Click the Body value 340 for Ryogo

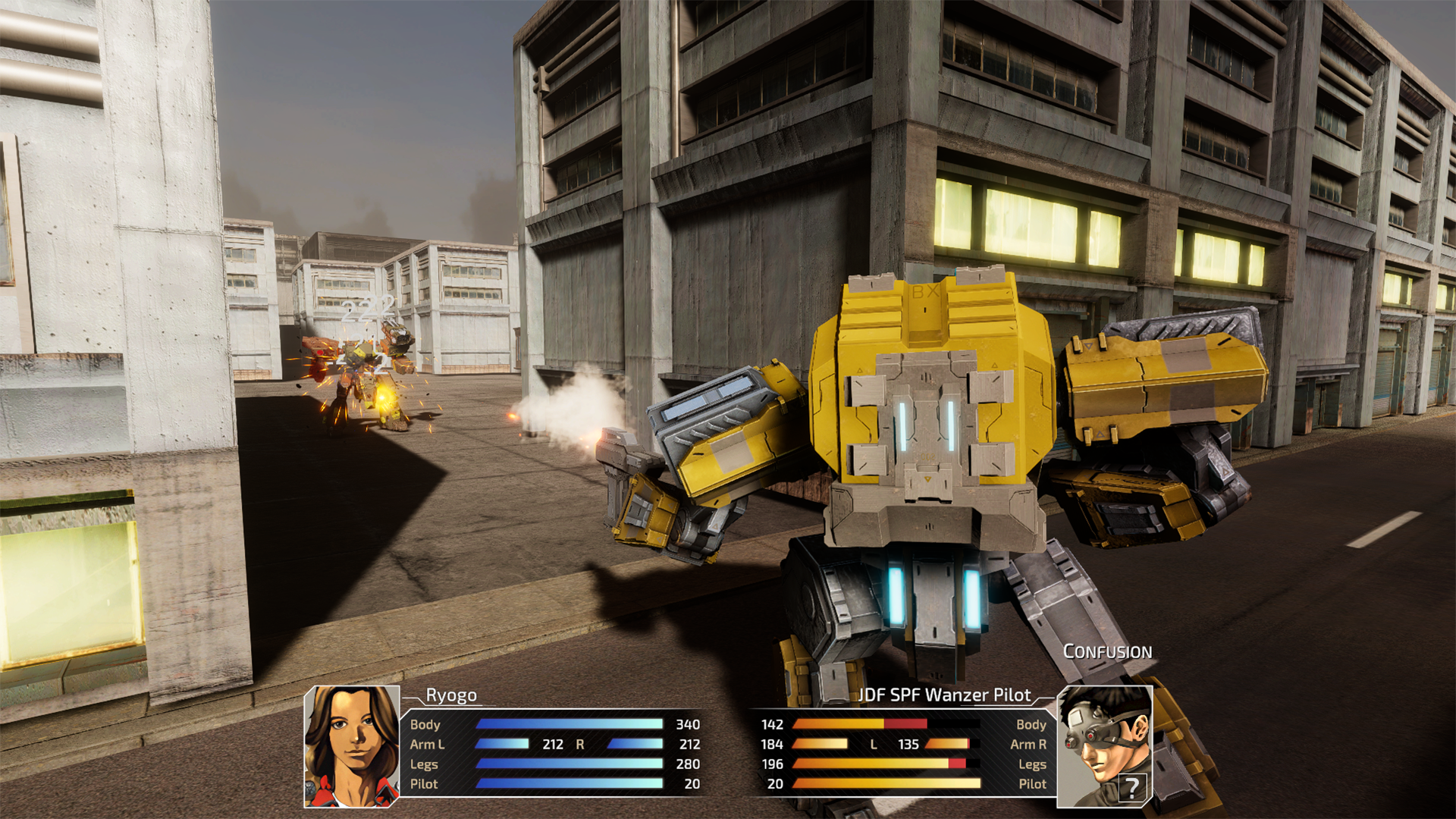click(x=686, y=724)
